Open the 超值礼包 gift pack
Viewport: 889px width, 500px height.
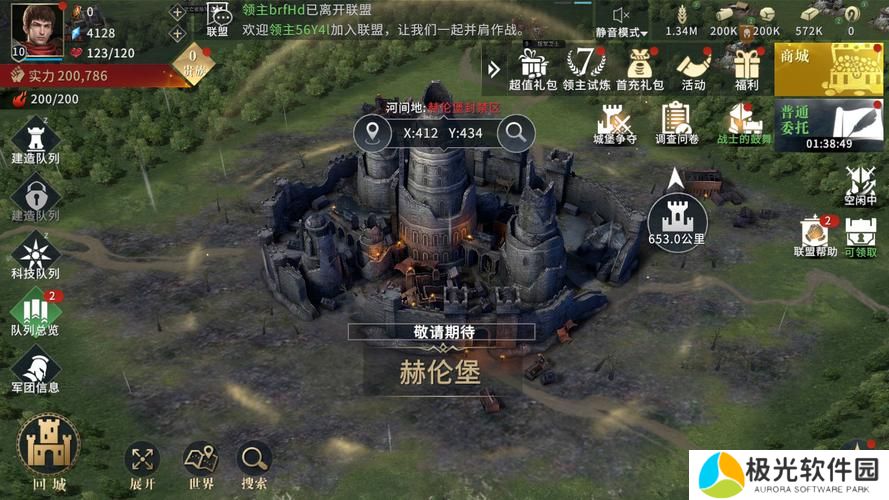point(534,68)
